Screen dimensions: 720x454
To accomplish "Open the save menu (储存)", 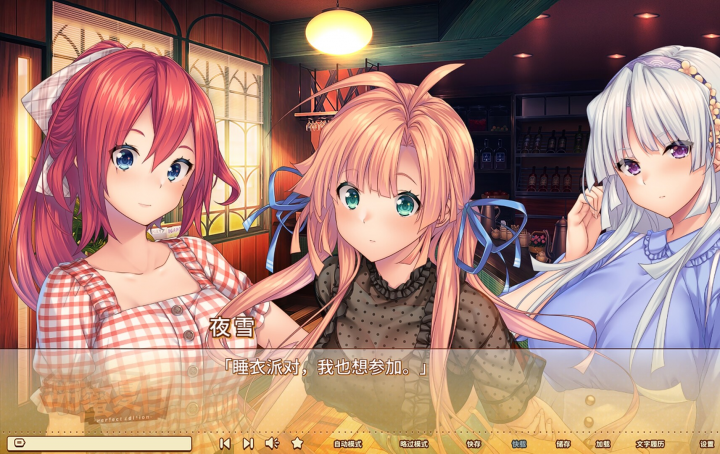I will click(563, 443).
